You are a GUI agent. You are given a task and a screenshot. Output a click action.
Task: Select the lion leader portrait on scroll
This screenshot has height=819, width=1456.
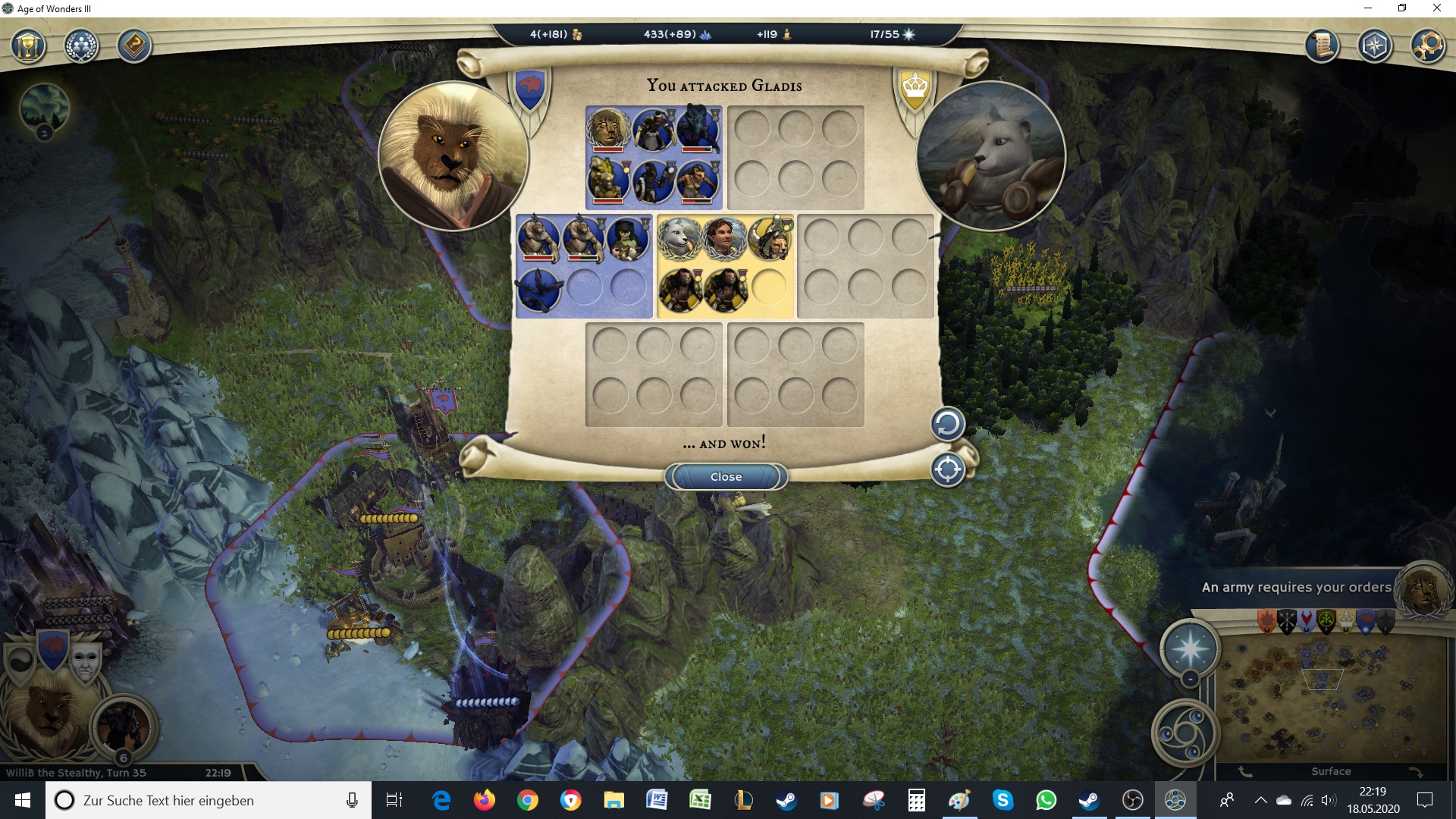(x=453, y=155)
